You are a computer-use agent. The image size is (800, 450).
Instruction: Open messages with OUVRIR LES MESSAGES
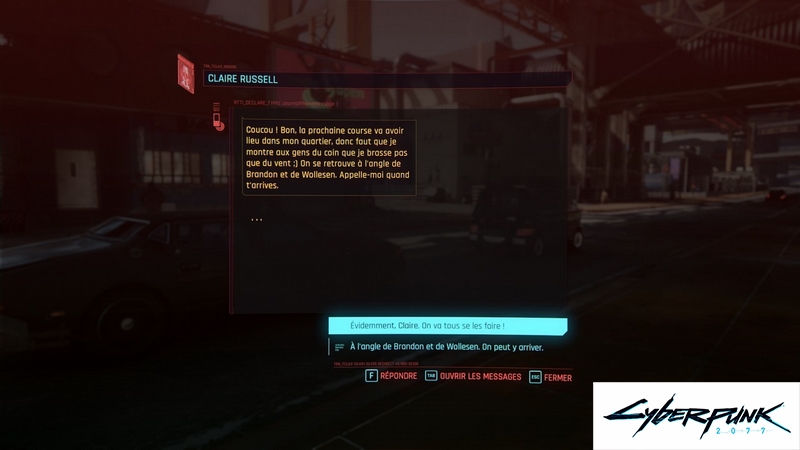pyautogui.click(x=473, y=376)
